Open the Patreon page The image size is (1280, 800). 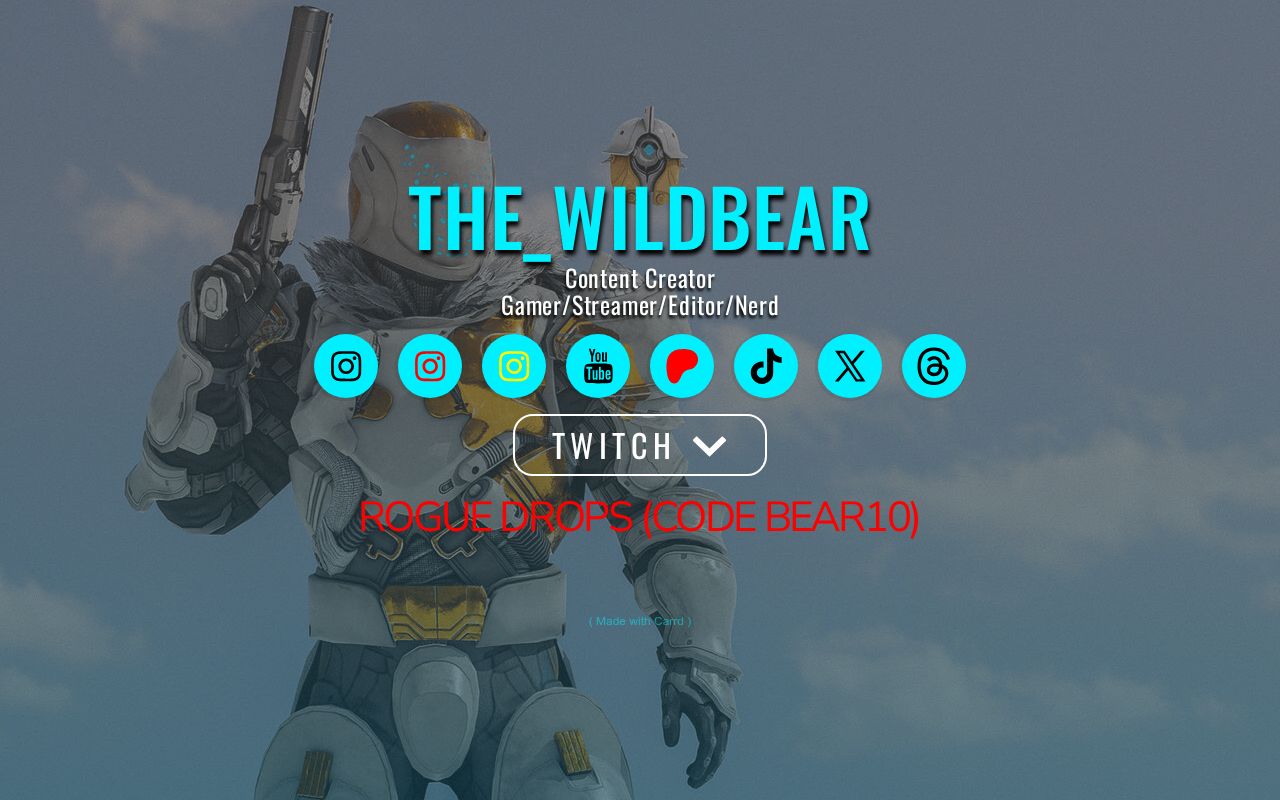click(681, 366)
